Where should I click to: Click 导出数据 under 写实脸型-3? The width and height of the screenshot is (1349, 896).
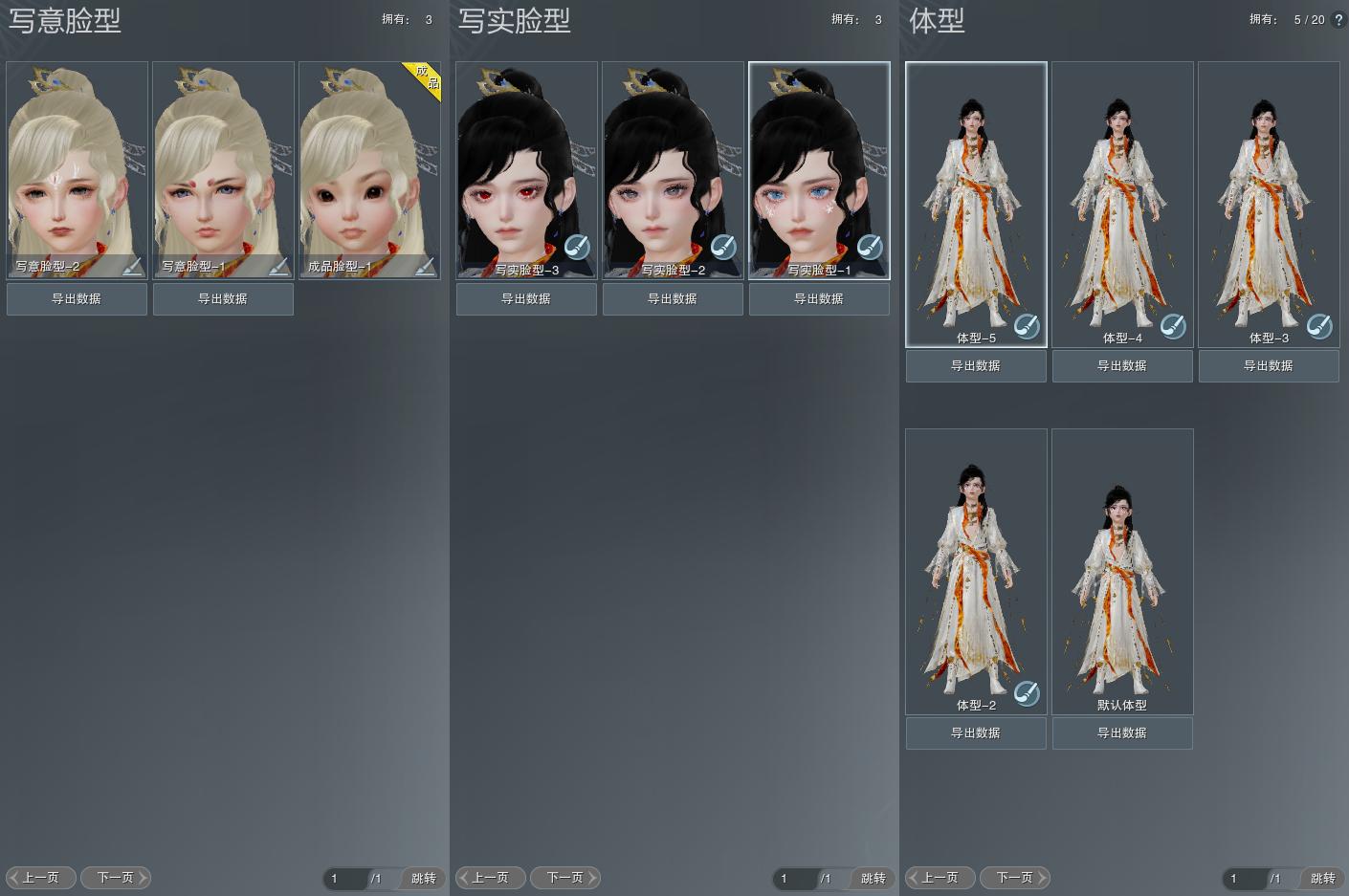526,299
